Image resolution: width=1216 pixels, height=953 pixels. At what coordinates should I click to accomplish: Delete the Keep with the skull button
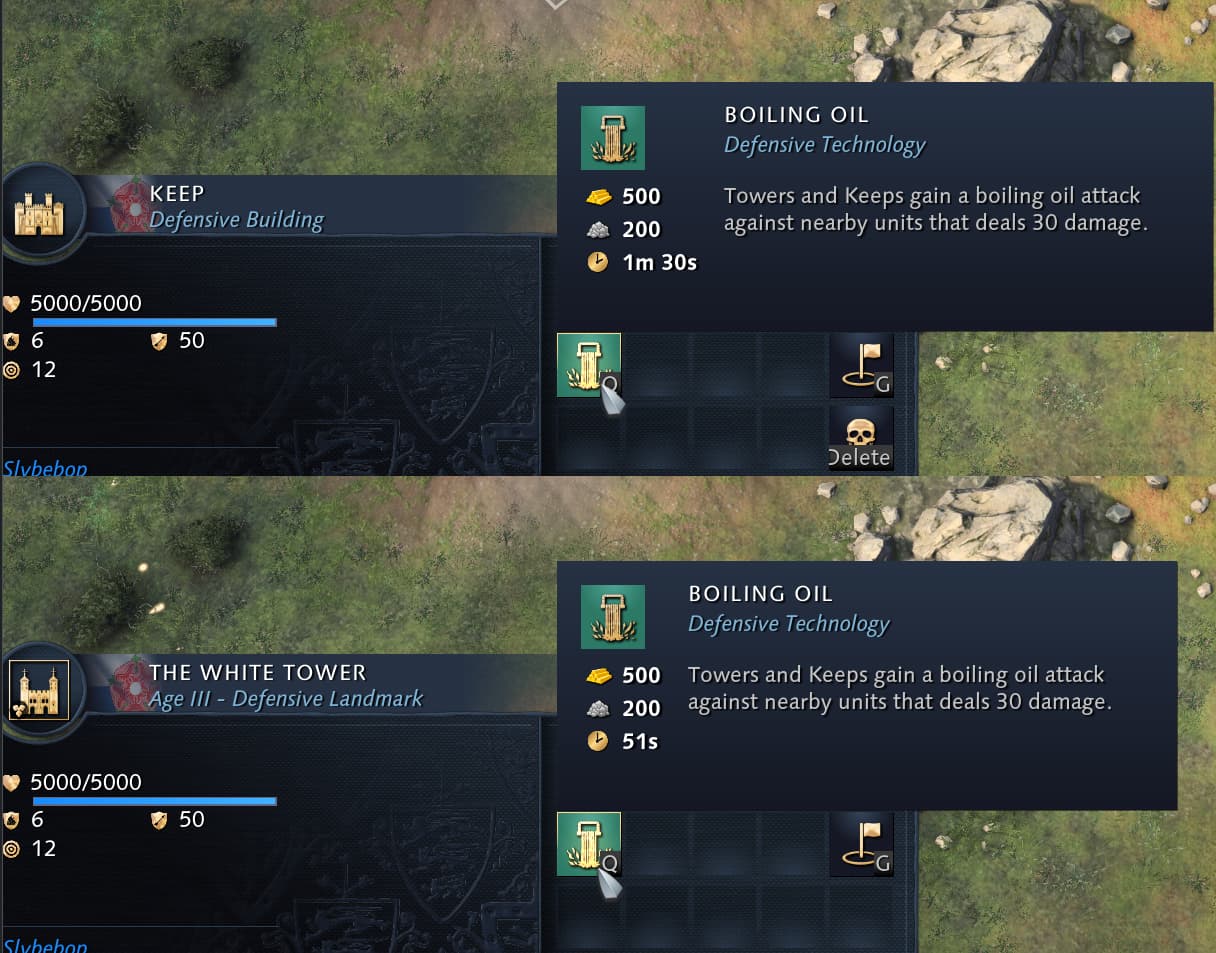(861, 440)
